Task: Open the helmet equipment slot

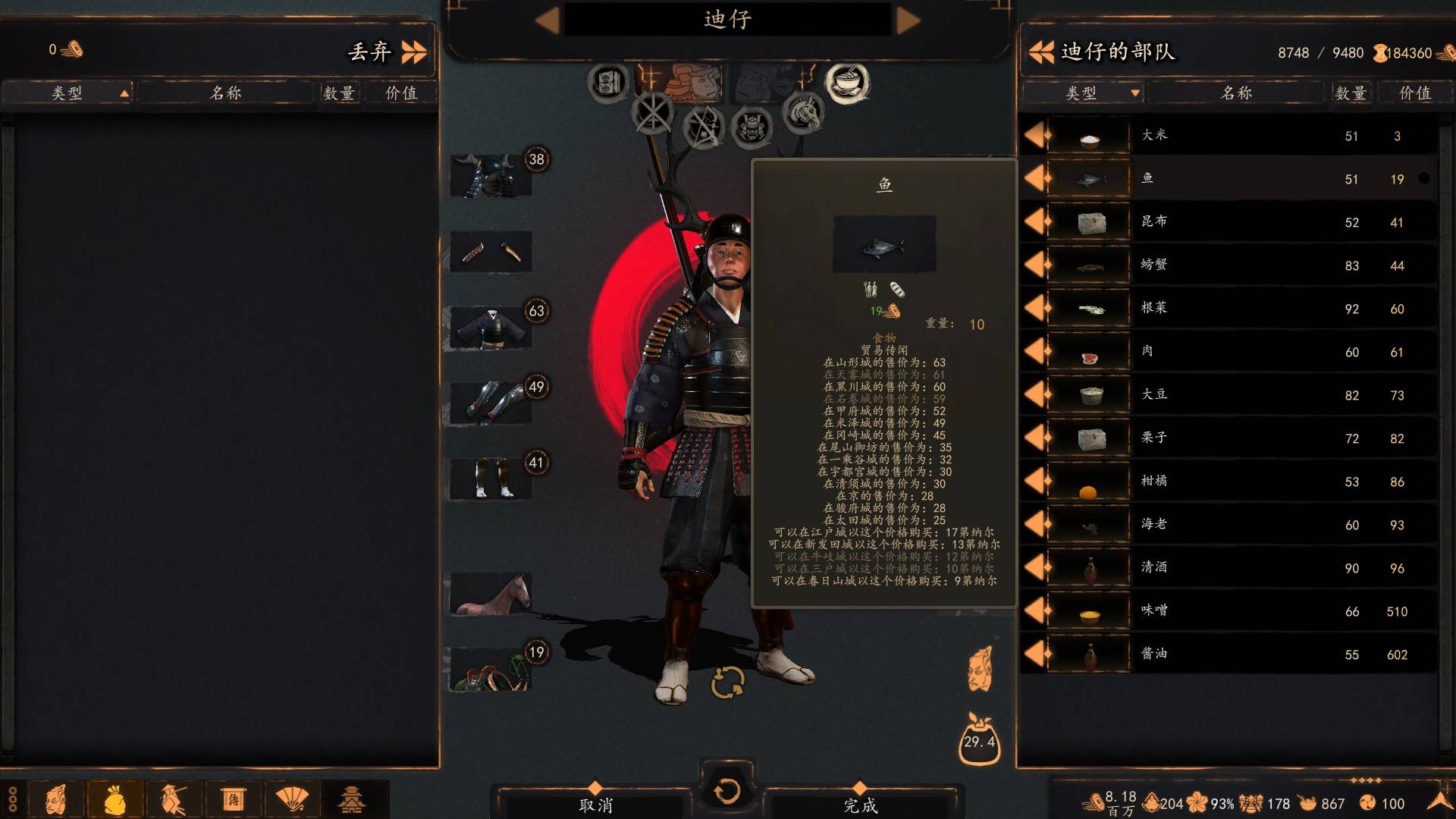Action: 491,176
